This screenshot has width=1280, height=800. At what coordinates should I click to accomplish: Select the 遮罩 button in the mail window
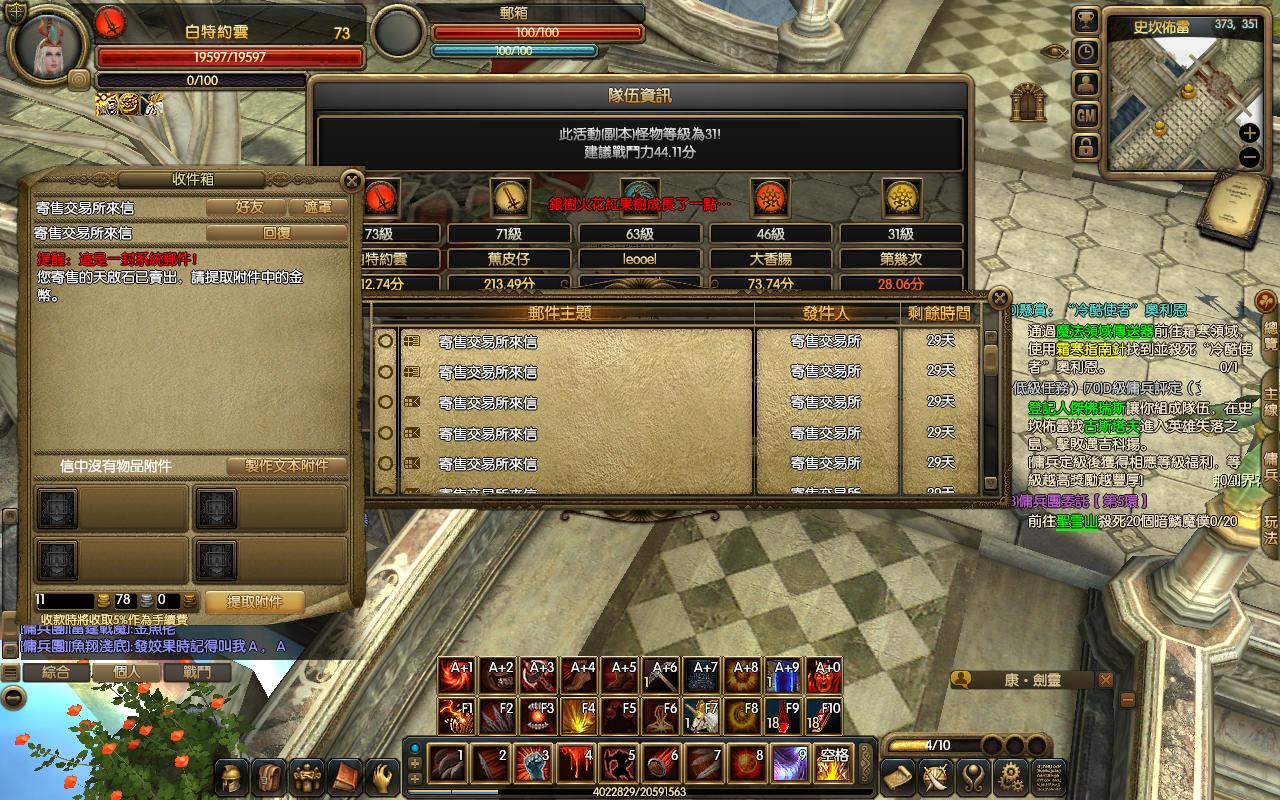(317, 207)
